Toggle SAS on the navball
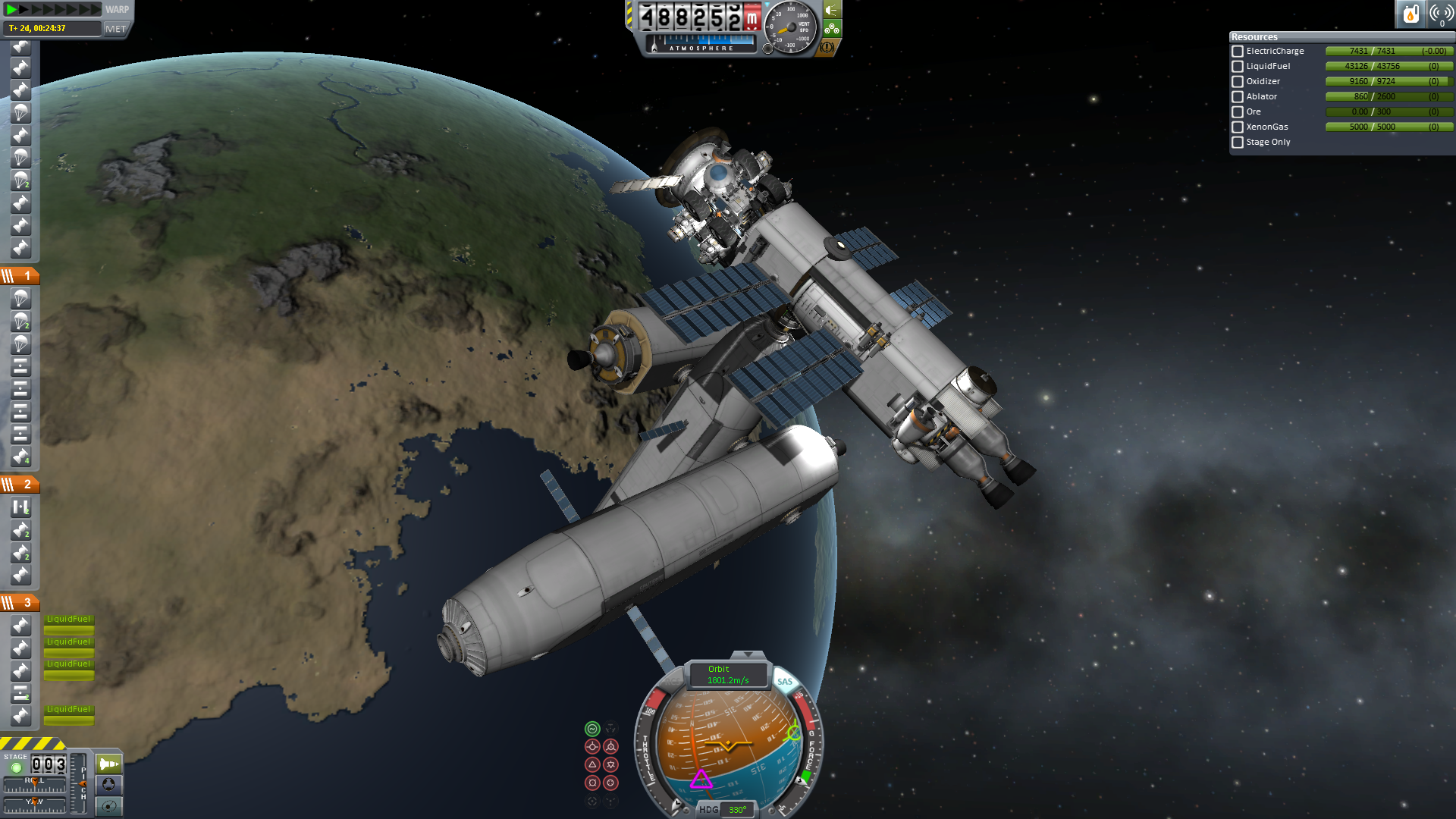 point(784,682)
